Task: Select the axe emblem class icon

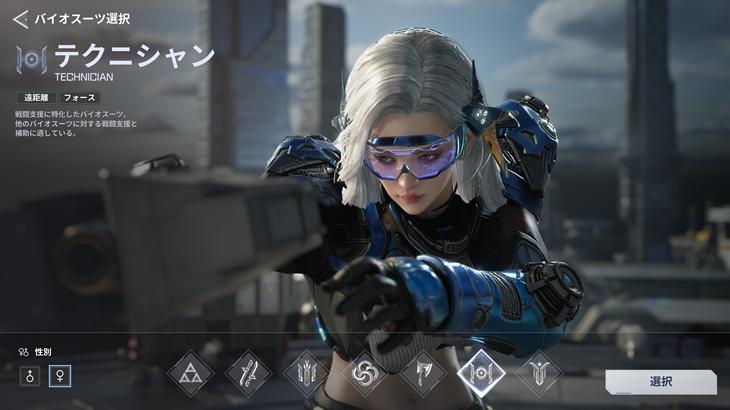Action: point(422,374)
